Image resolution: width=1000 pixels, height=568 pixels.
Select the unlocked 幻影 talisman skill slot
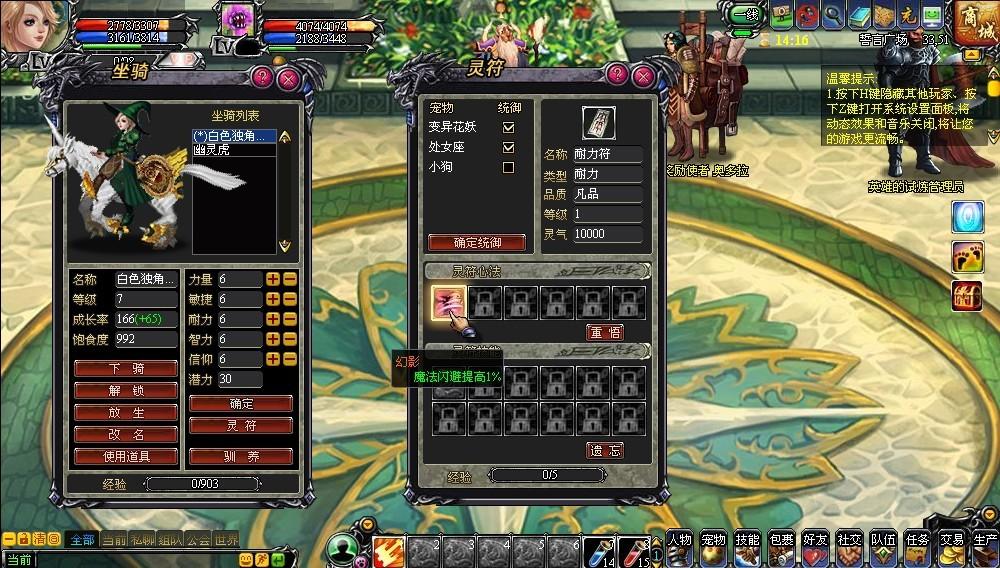[x=448, y=302]
